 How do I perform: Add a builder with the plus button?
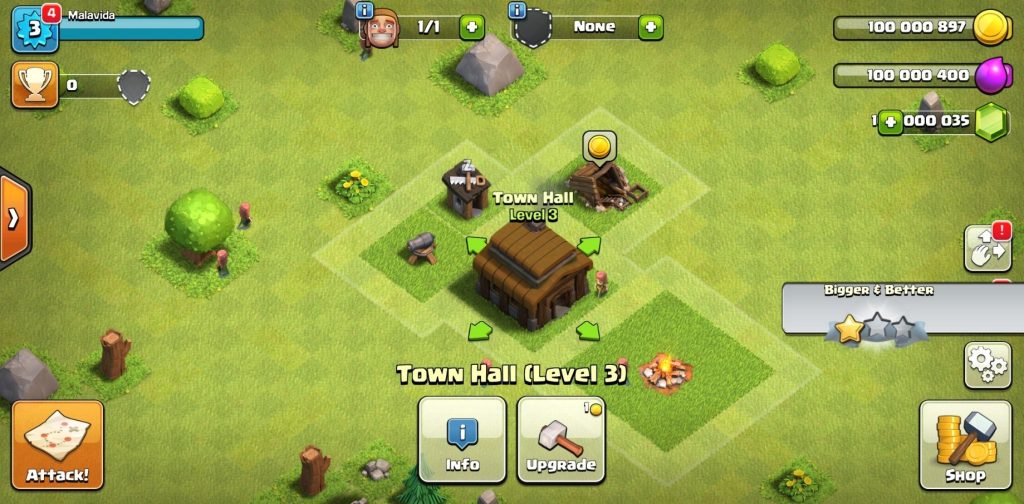pos(472,27)
